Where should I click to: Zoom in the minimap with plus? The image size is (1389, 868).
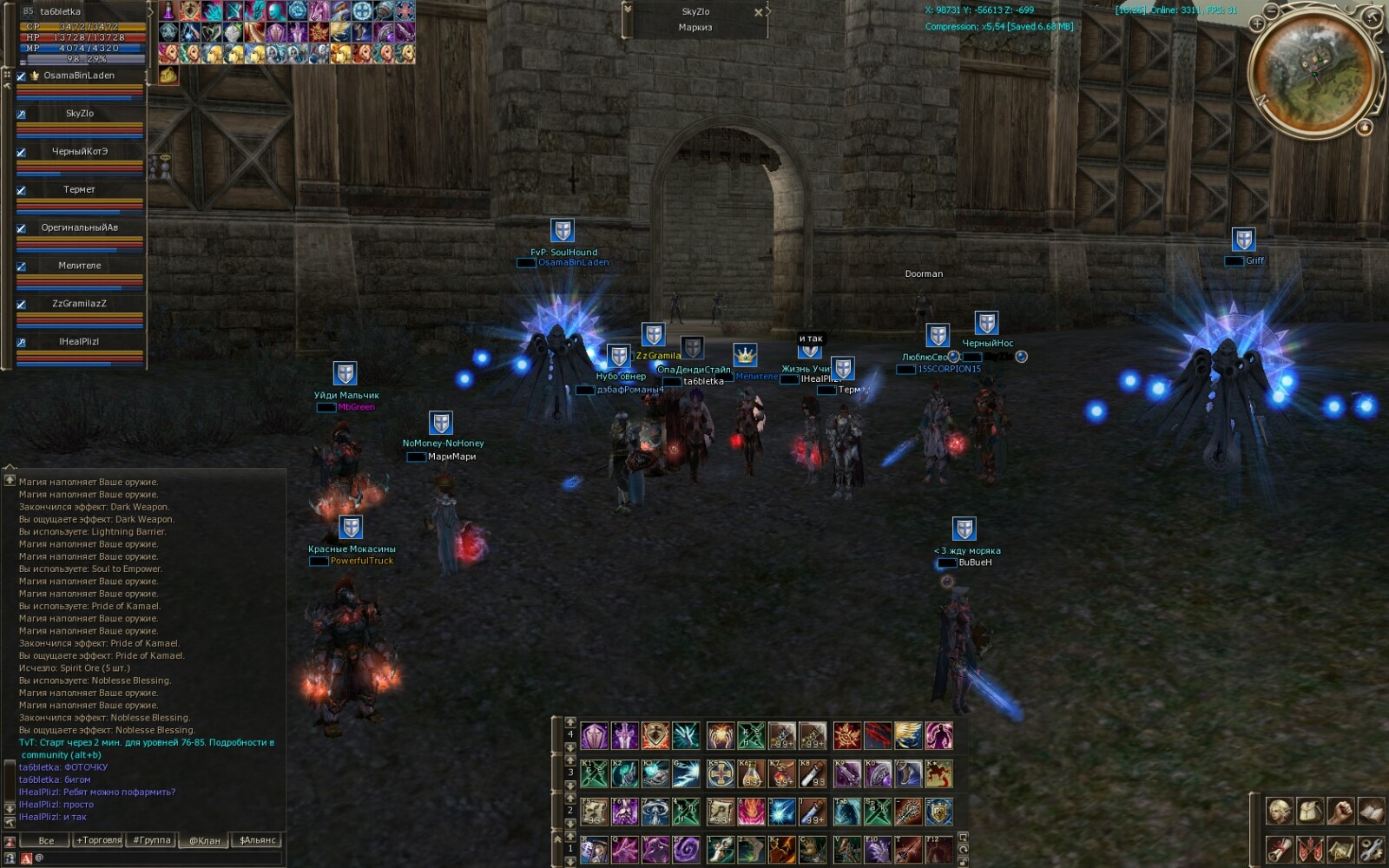click(1257, 24)
